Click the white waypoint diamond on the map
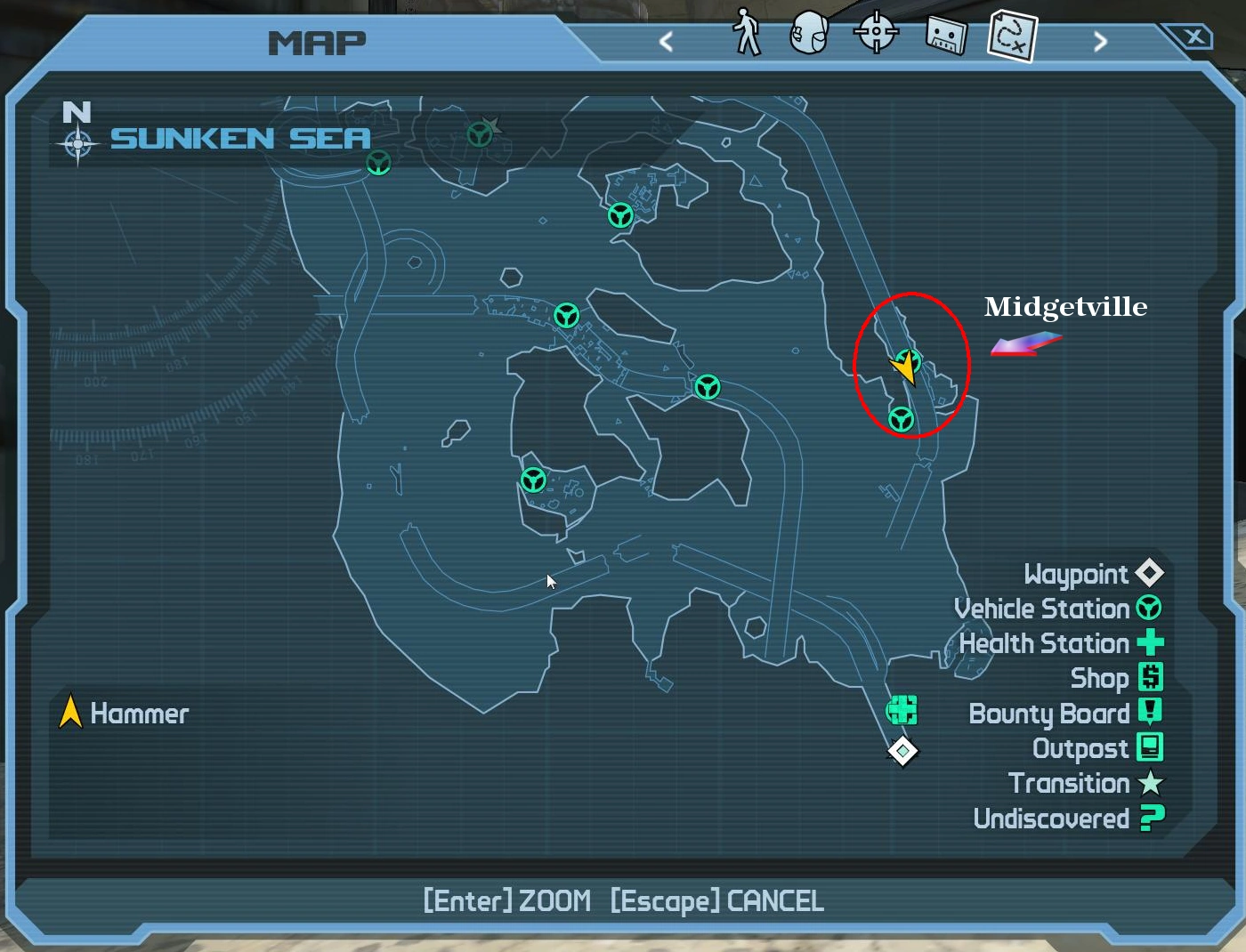This screenshot has height=952, width=1246. (902, 750)
